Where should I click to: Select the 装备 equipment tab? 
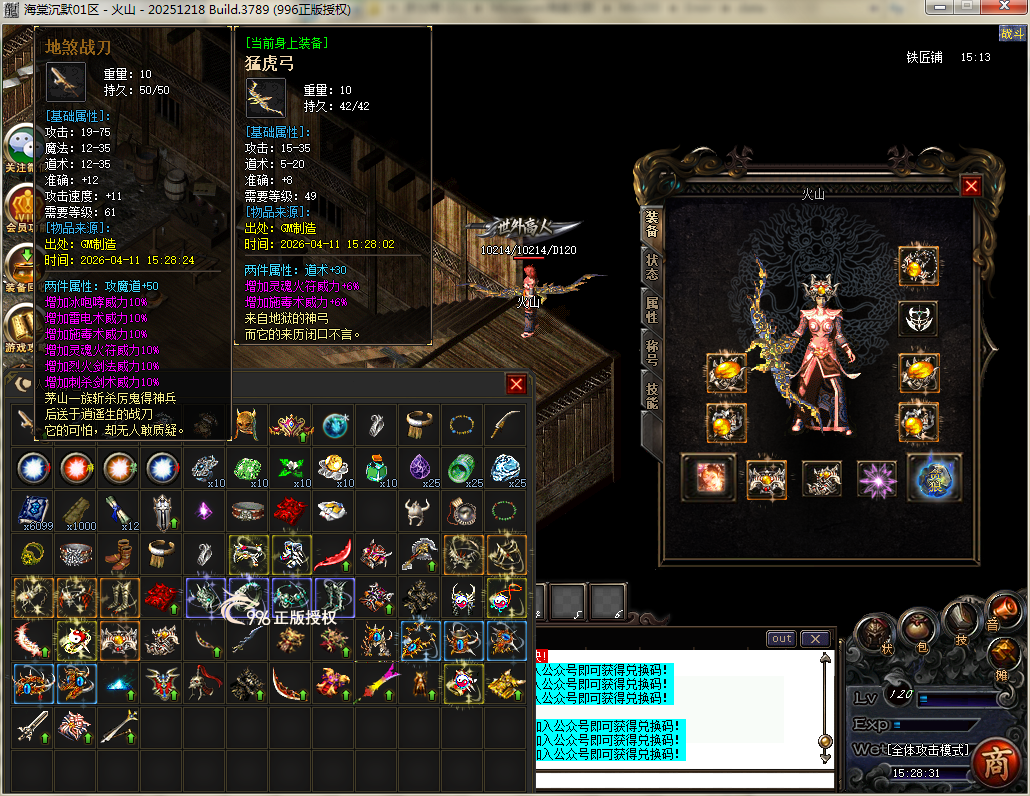[x=652, y=224]
